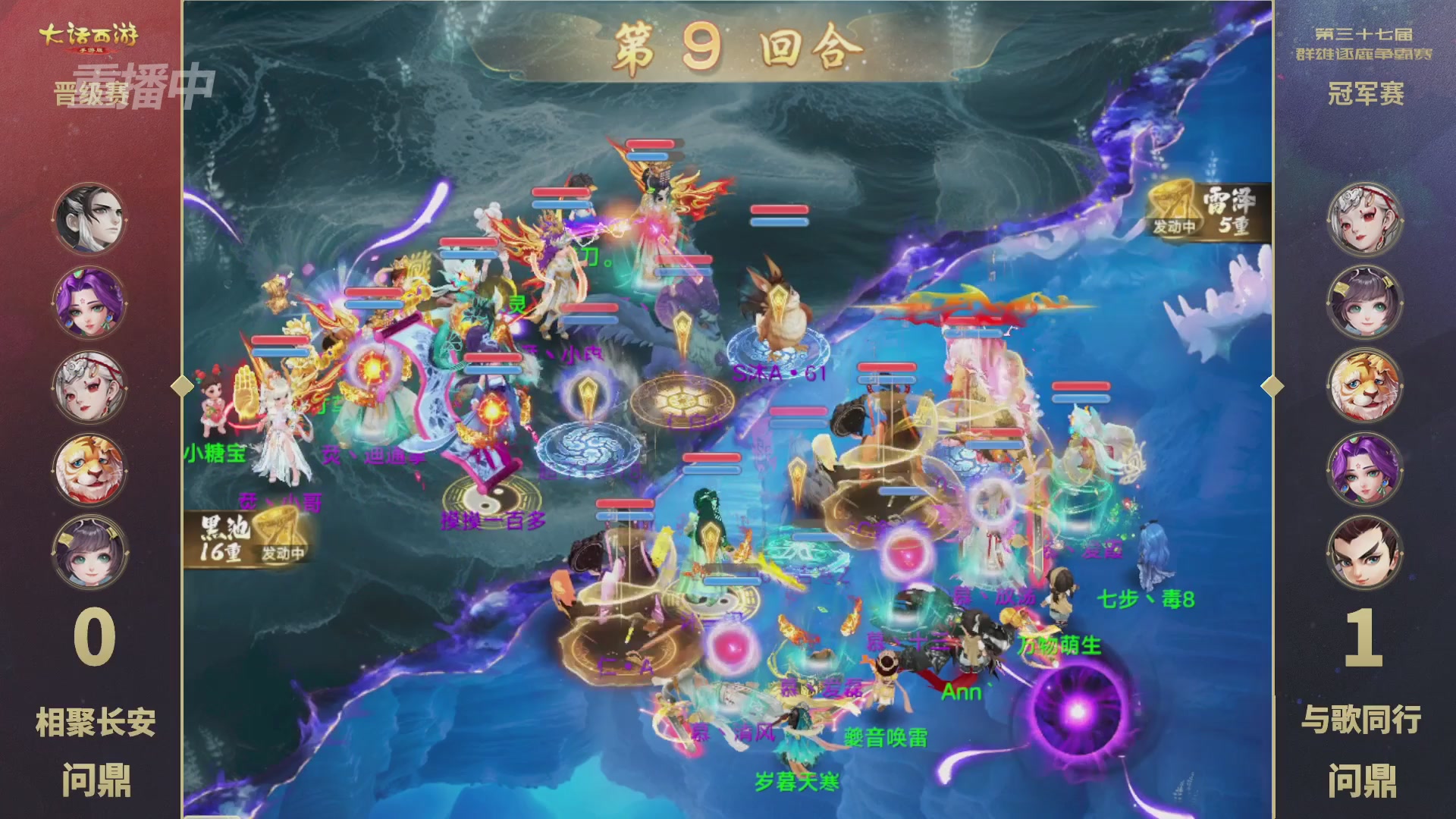Click the gold diamond marker on the left edge
The image size is (1456, 819).
(x=182, y=385)
